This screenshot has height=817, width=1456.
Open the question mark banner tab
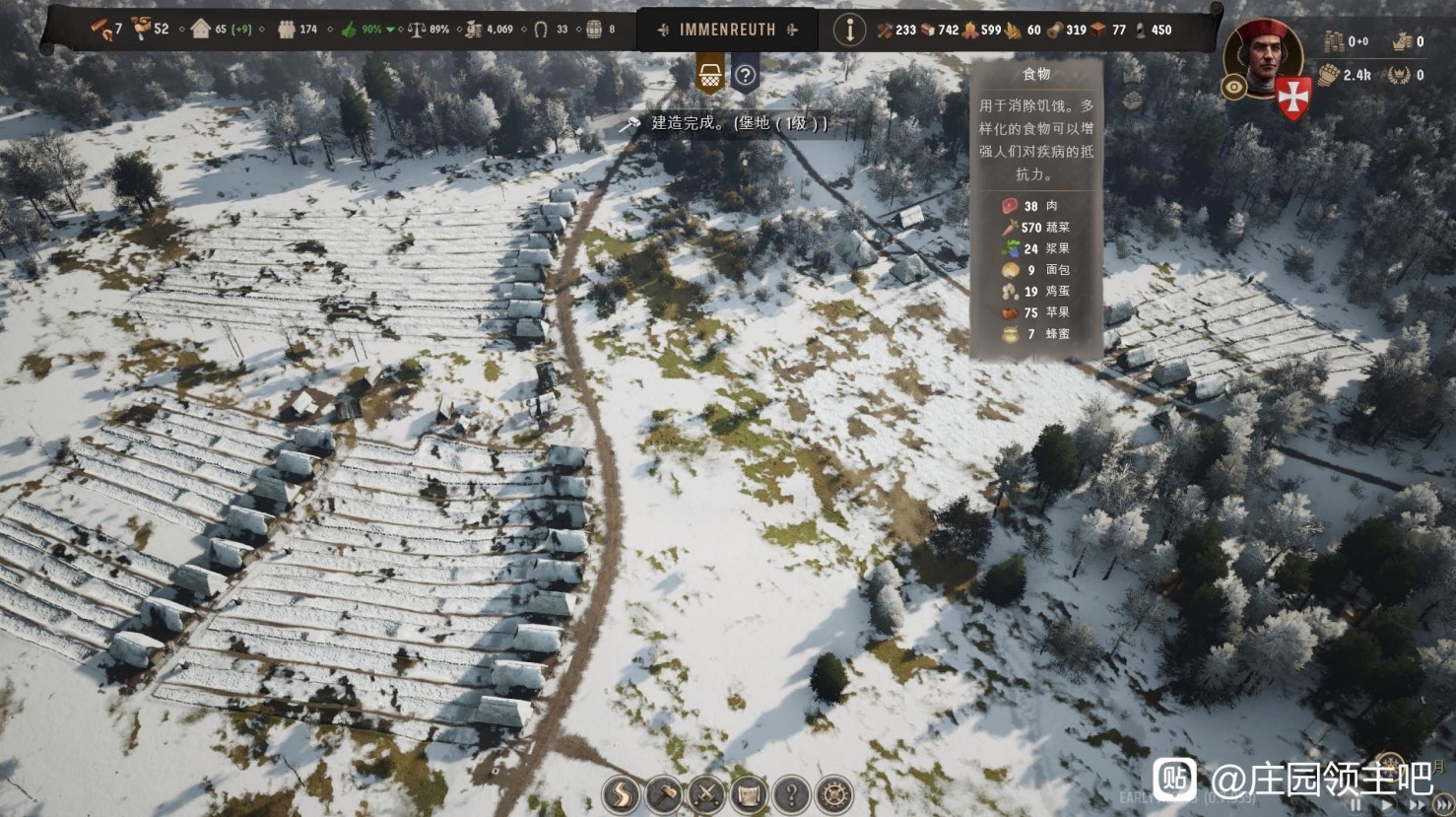click(746, 75)
